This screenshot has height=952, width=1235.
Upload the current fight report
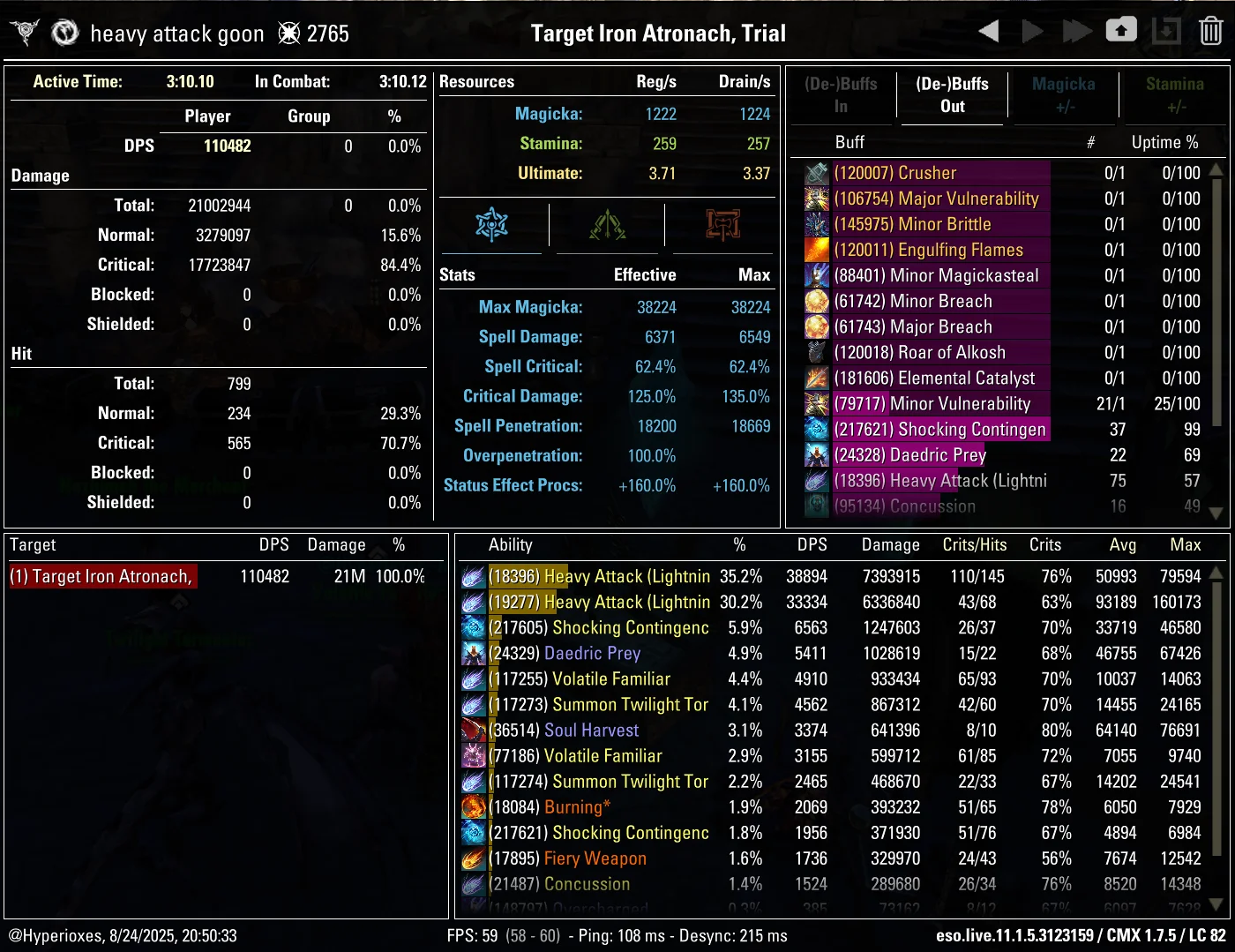coord(1120,29)
